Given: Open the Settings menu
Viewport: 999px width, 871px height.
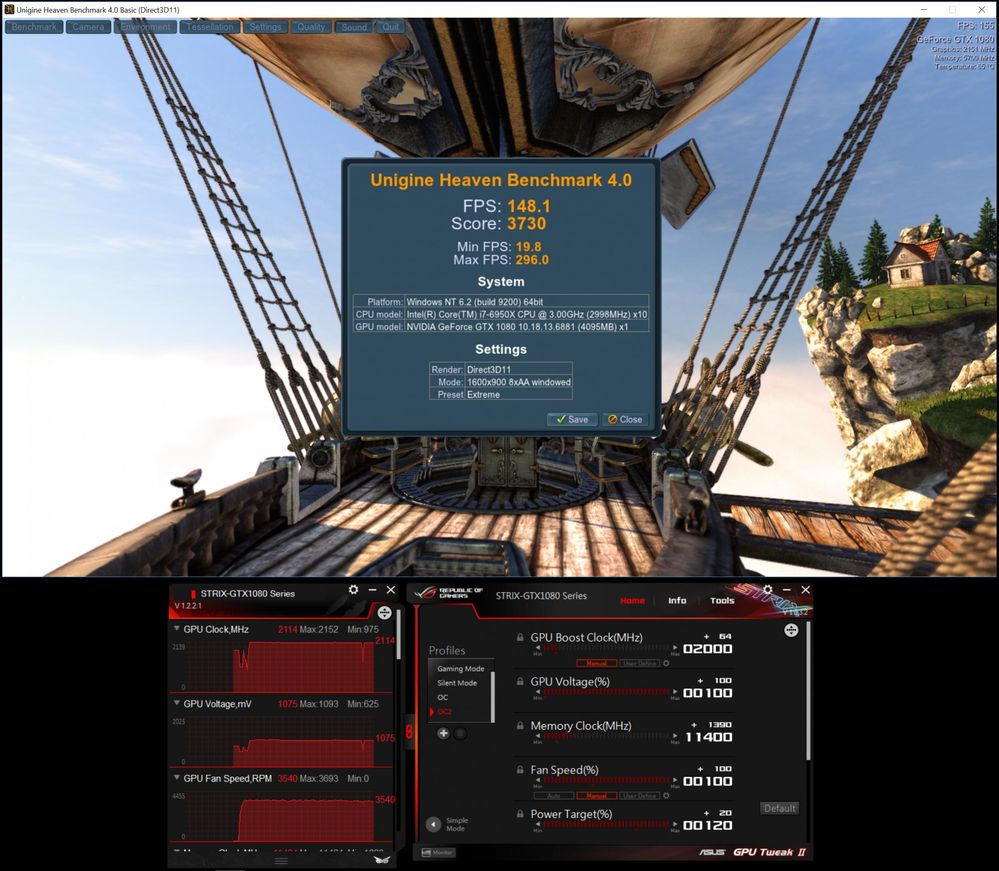Looking at the screenshot, I should 265,27.
